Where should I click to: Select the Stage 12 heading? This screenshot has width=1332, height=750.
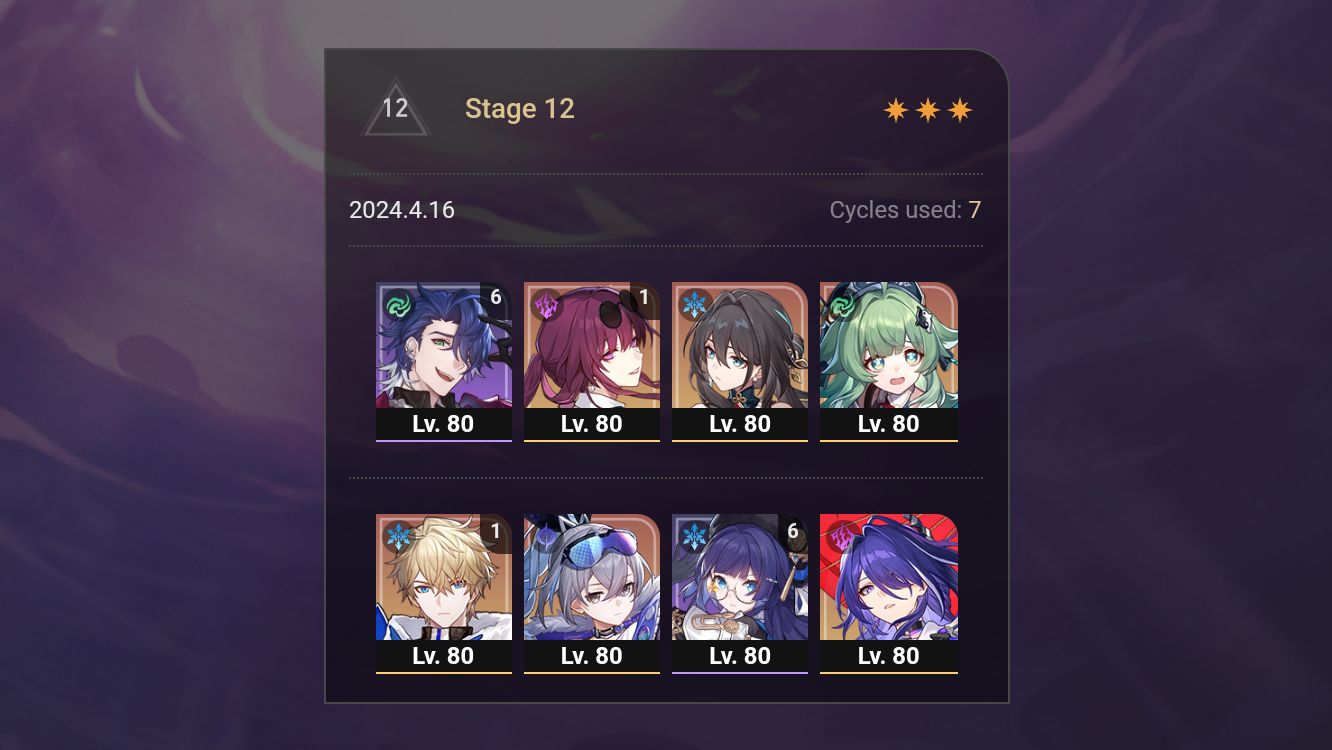pyautogui.click(x=520, y=108)
